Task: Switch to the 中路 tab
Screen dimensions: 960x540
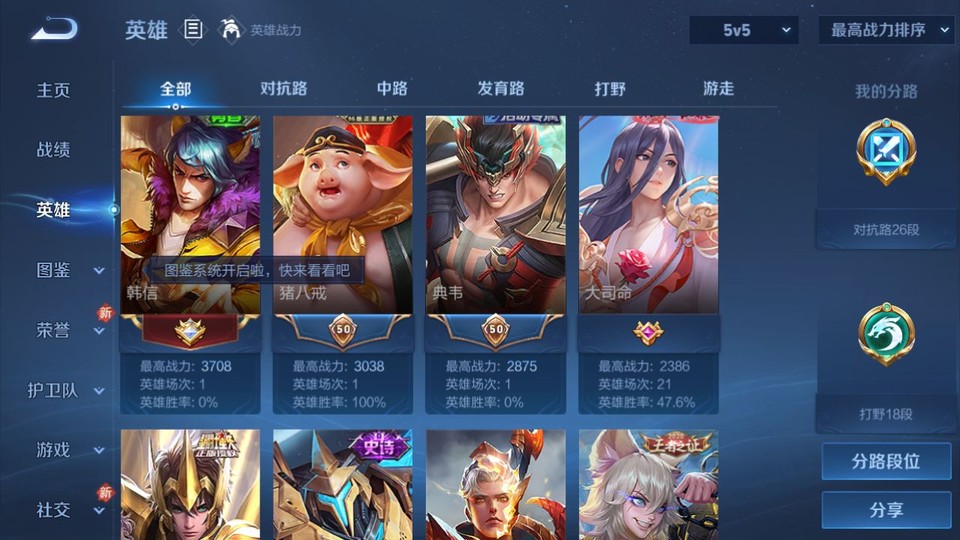Action: pyautogui.click(x=392, y=88)
